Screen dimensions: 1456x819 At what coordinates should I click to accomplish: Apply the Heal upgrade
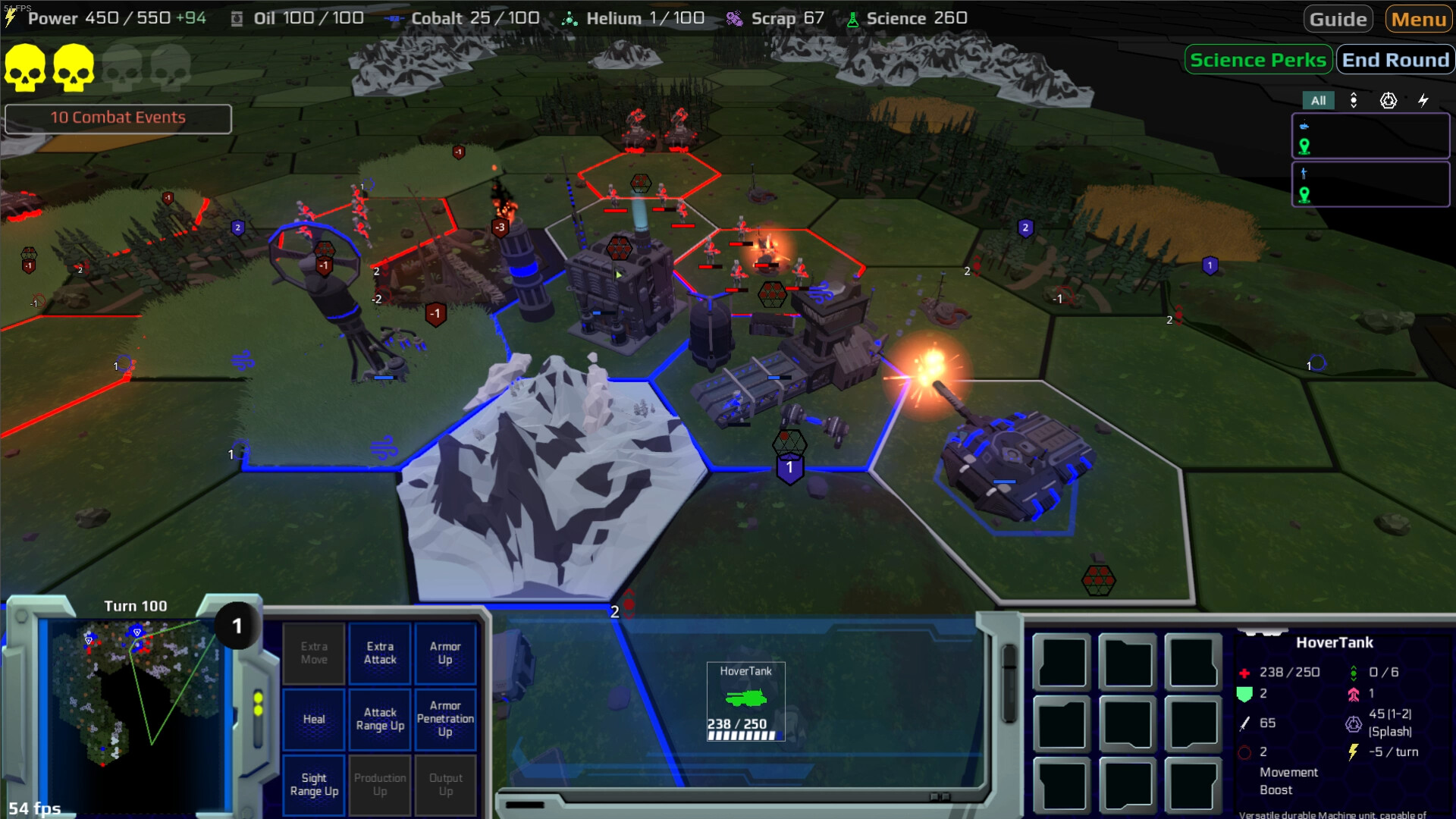point(314,719)
